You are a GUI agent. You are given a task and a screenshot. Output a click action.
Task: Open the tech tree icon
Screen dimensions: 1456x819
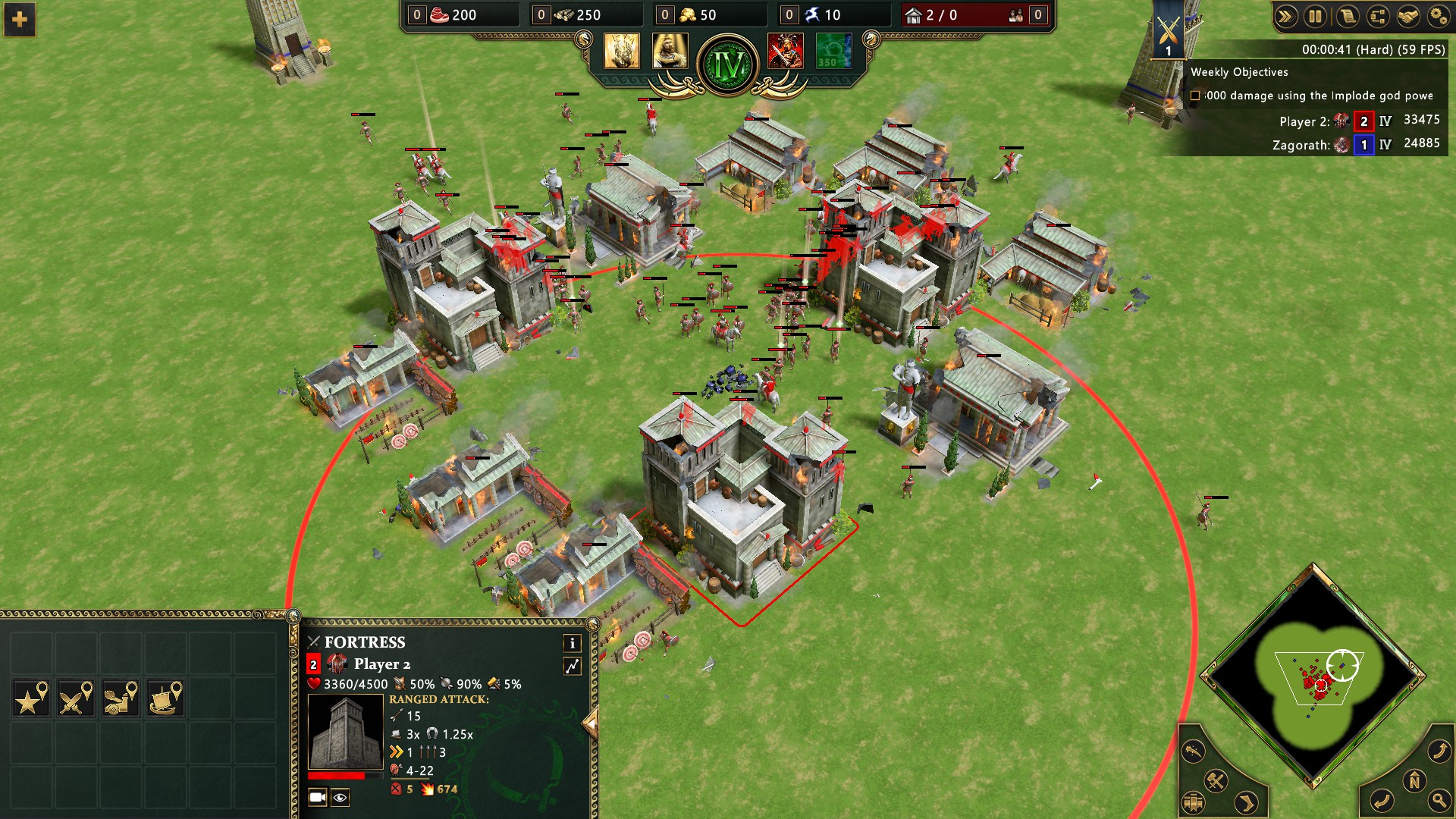[1377, 17]
